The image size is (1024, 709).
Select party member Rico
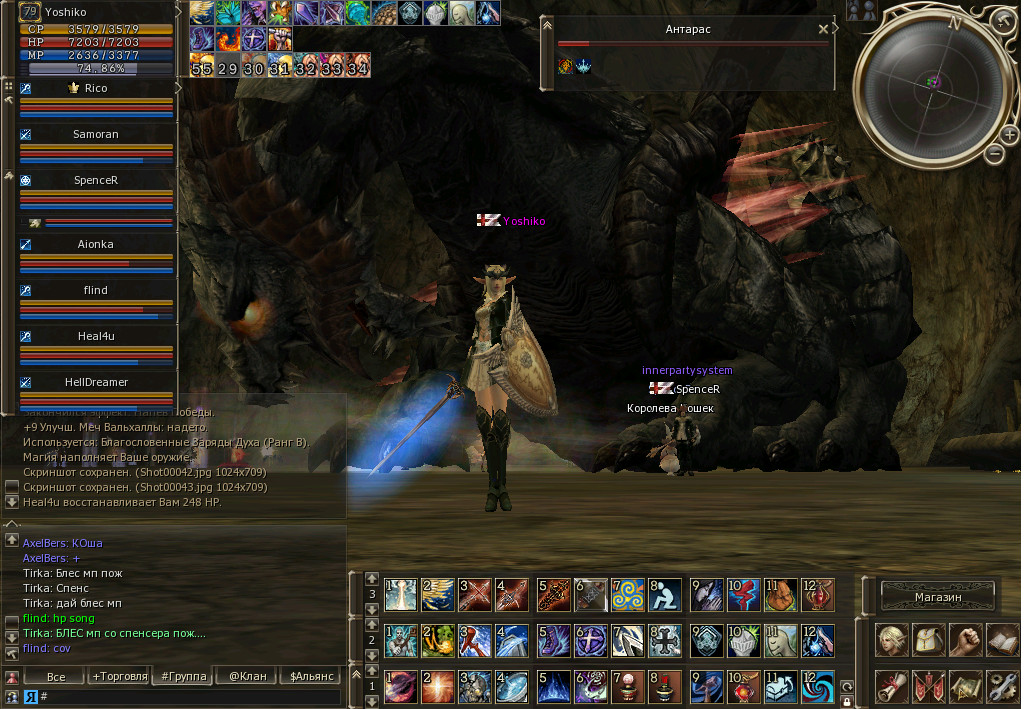coord(96,88)
